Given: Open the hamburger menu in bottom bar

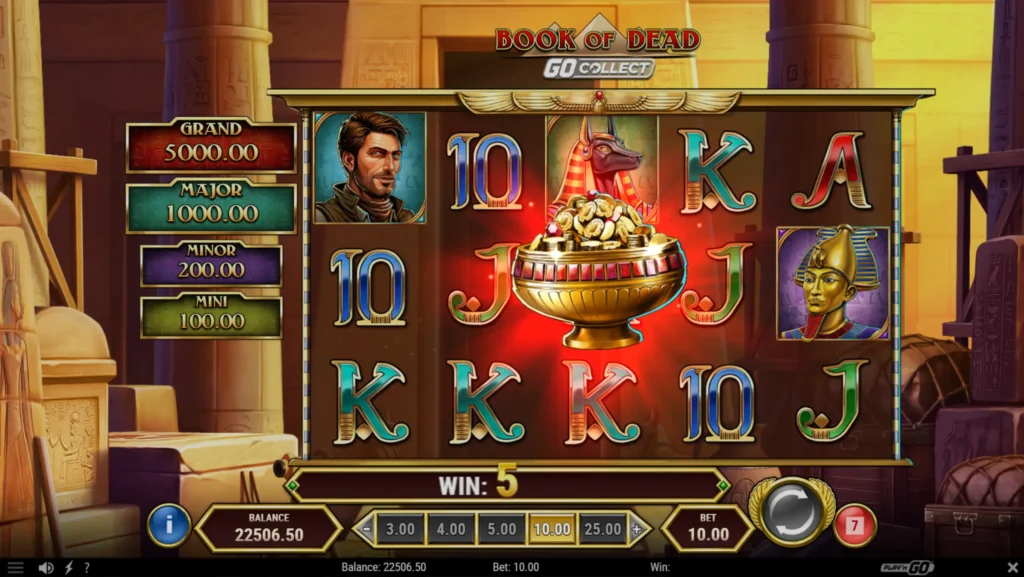Looking at the screenshot, I should coord(15,568).
